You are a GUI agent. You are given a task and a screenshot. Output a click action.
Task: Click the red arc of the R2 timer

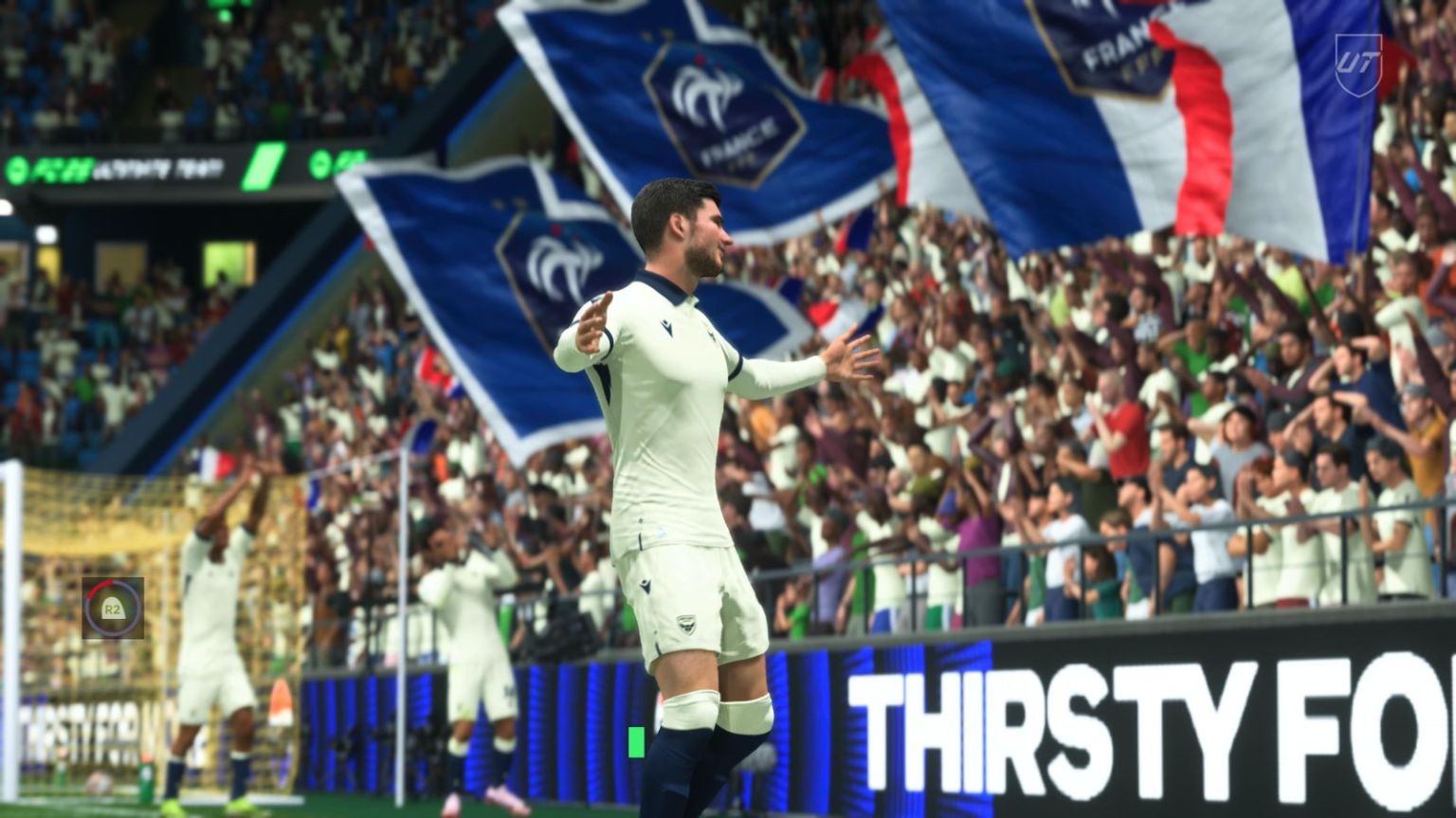tap(98, 586)
